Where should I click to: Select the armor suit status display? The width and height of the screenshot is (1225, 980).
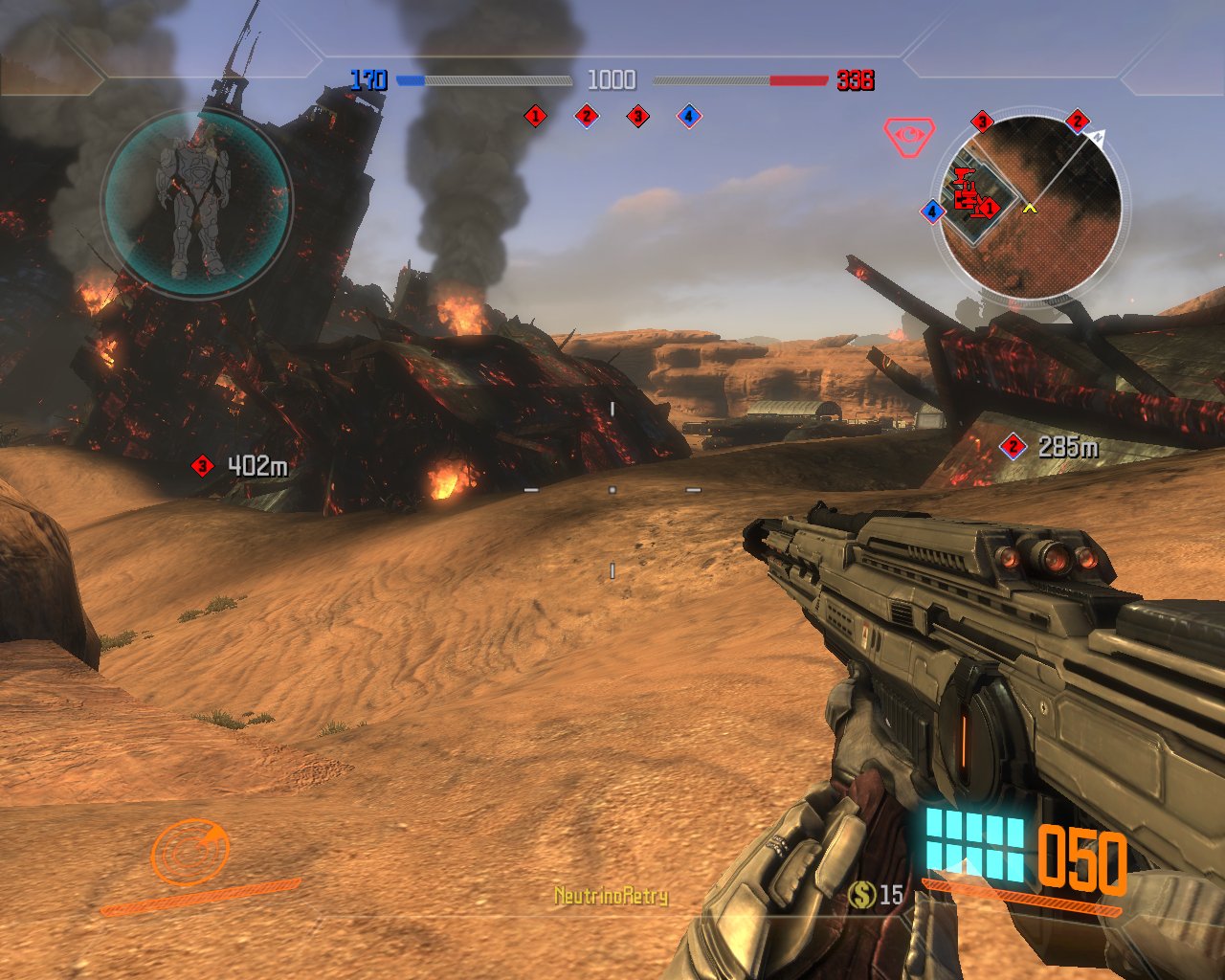195,205
